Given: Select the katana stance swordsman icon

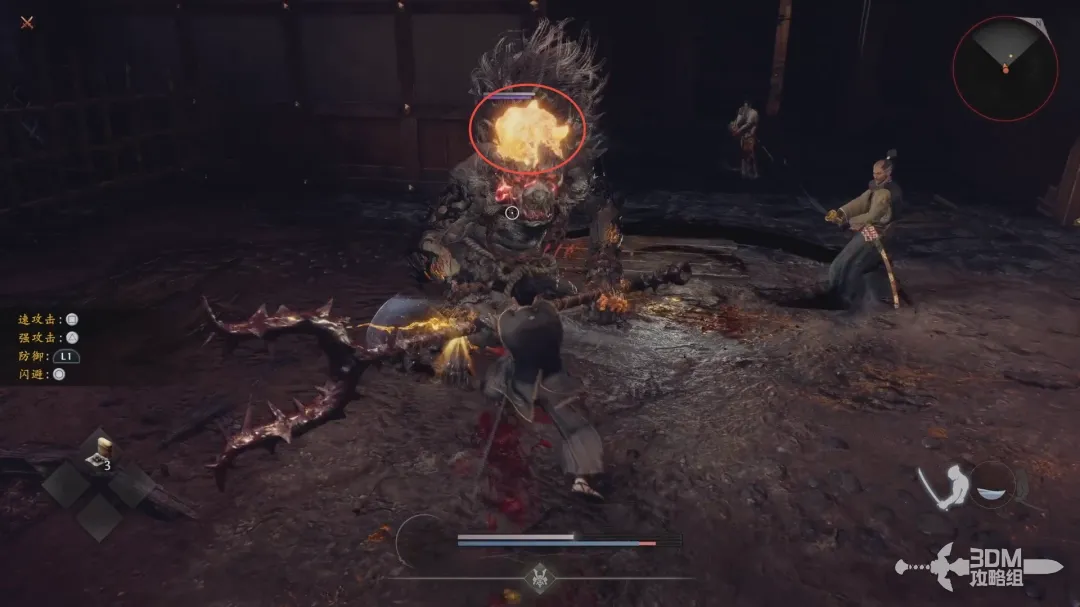Looking at the screenshot, I should [x=942, y=487].
